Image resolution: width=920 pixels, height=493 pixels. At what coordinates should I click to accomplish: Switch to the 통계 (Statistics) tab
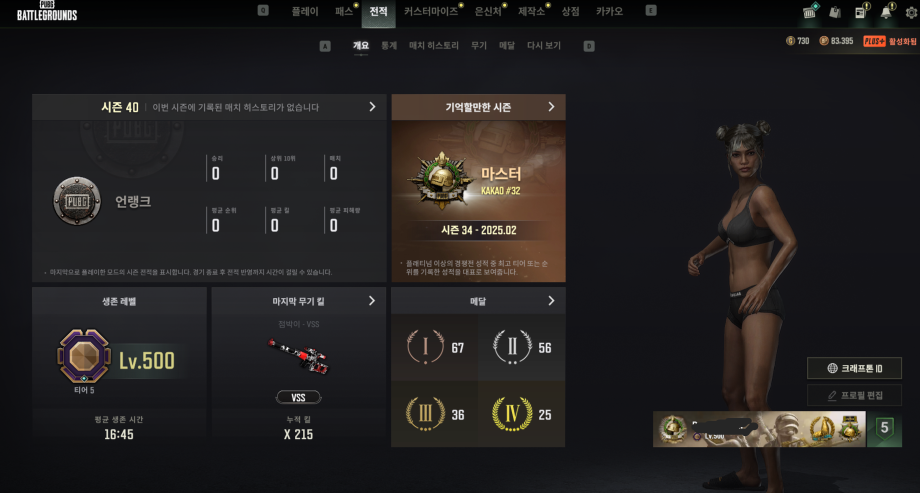point(389,45)
